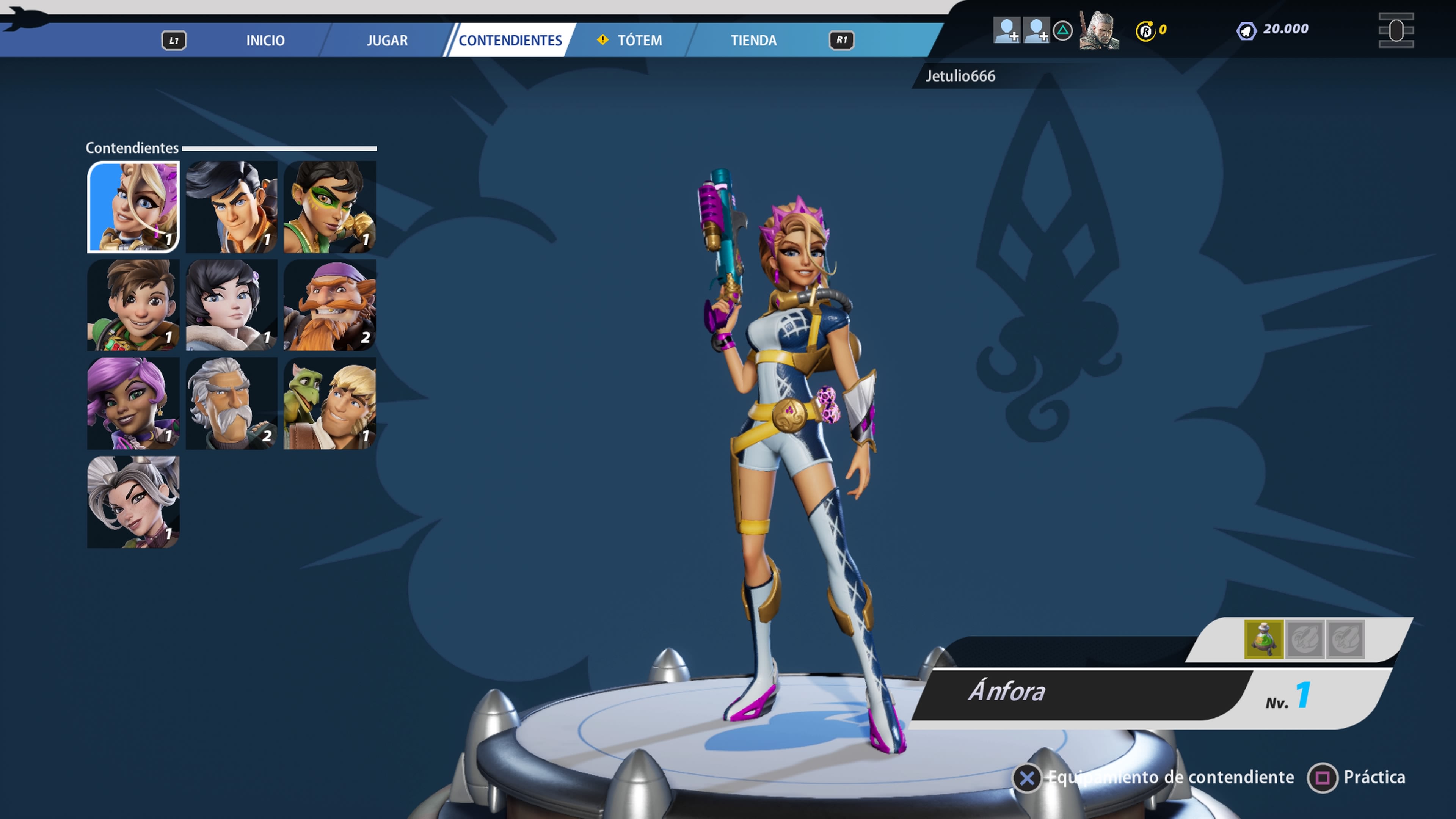Select the green-masked woman contender portrait

coord(329,207)
